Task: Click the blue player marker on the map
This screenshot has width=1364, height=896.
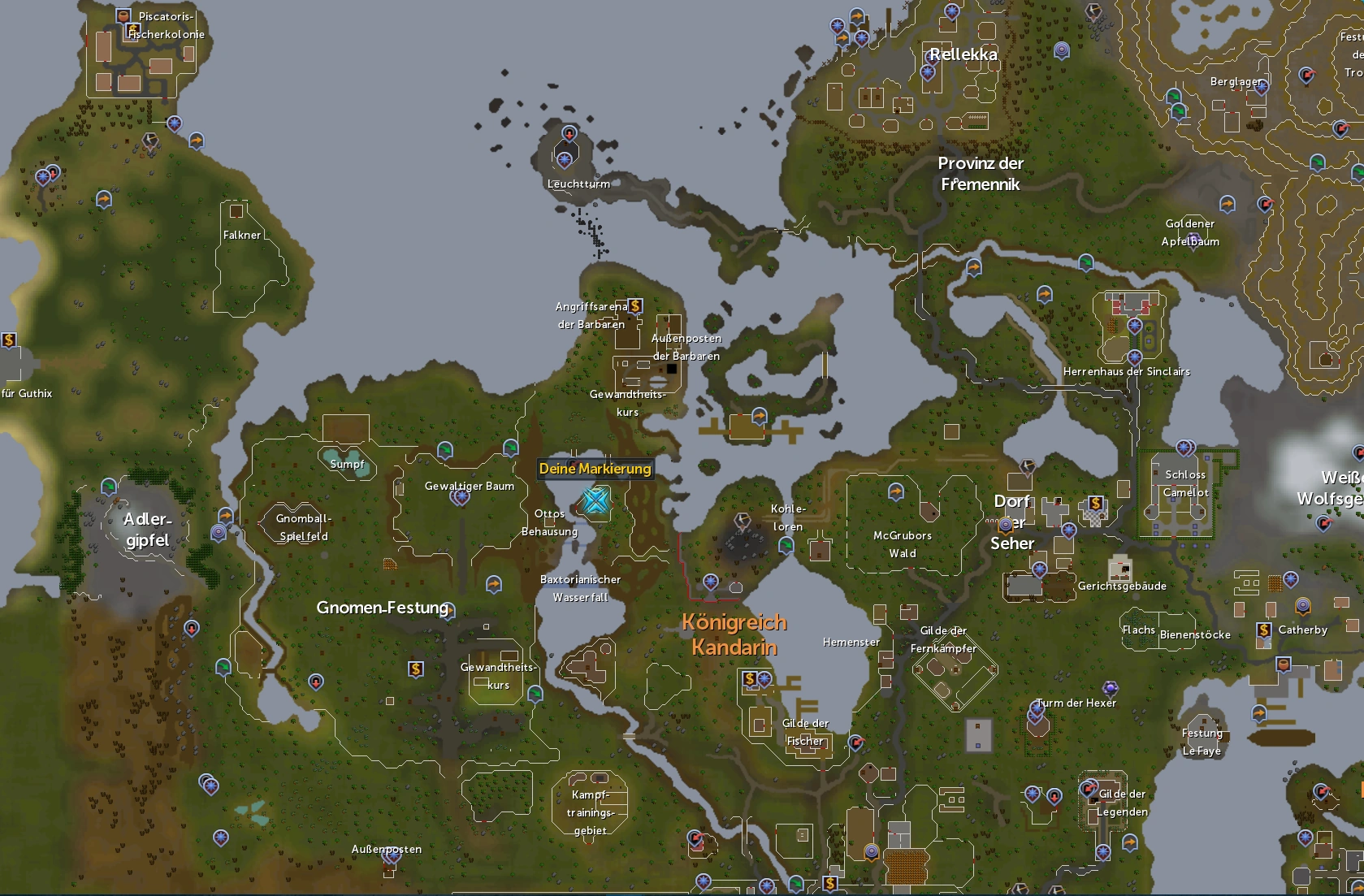Action: [x=595, y=501]
